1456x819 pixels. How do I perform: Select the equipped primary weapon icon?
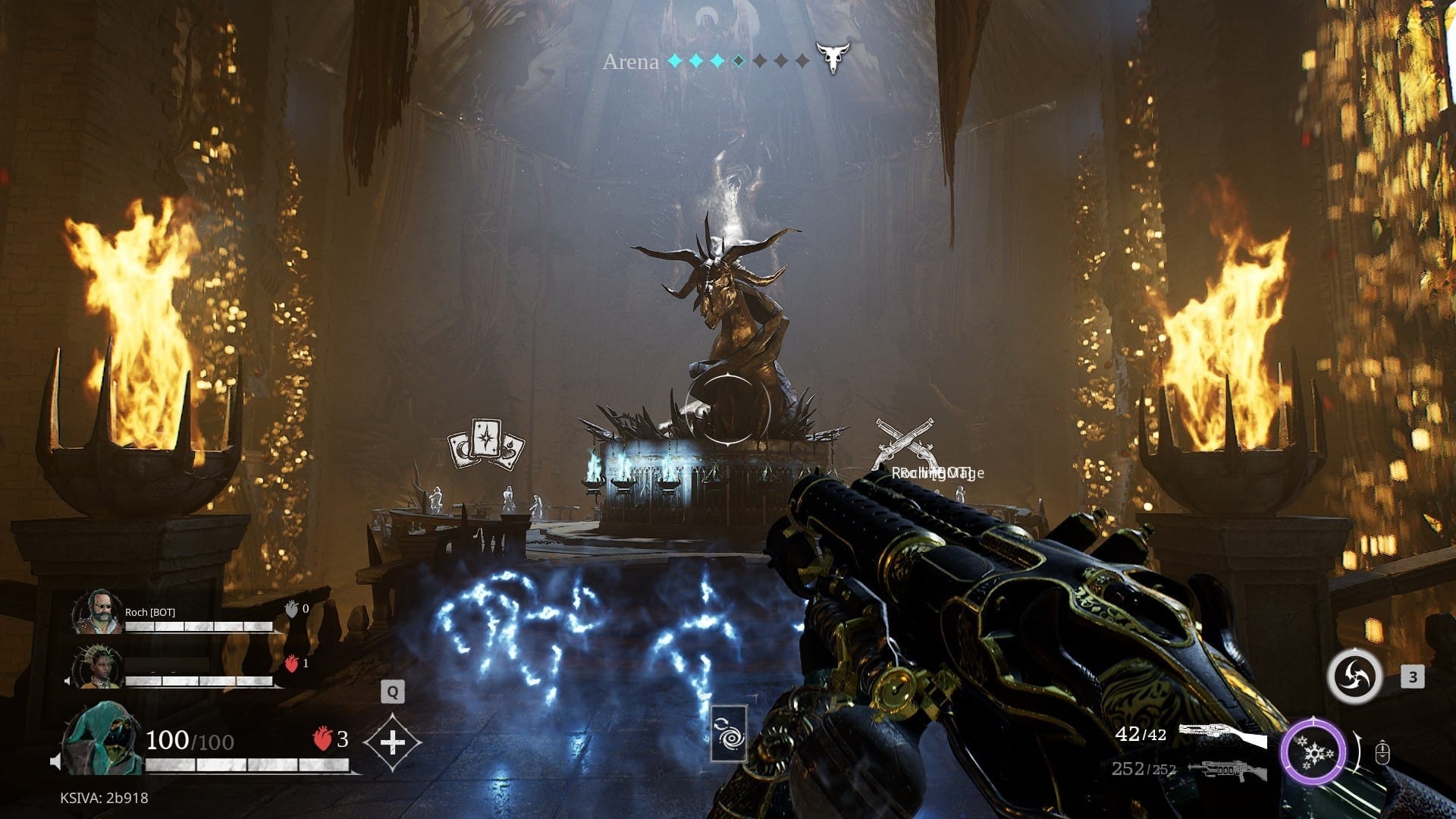[1222, 736]
